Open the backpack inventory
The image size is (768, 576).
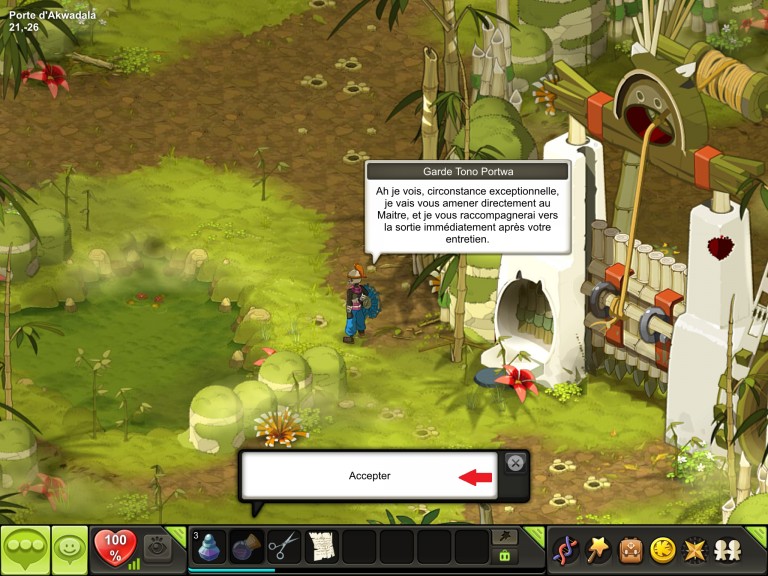[x=630, y=549]
